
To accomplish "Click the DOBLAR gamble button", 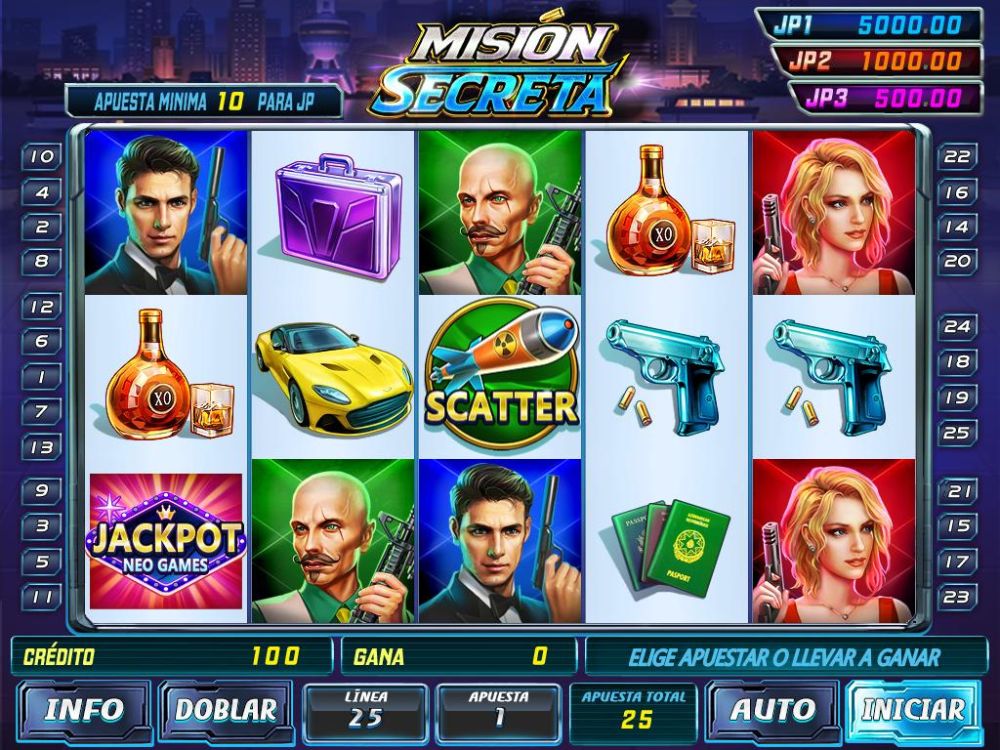I will point(225,709).
